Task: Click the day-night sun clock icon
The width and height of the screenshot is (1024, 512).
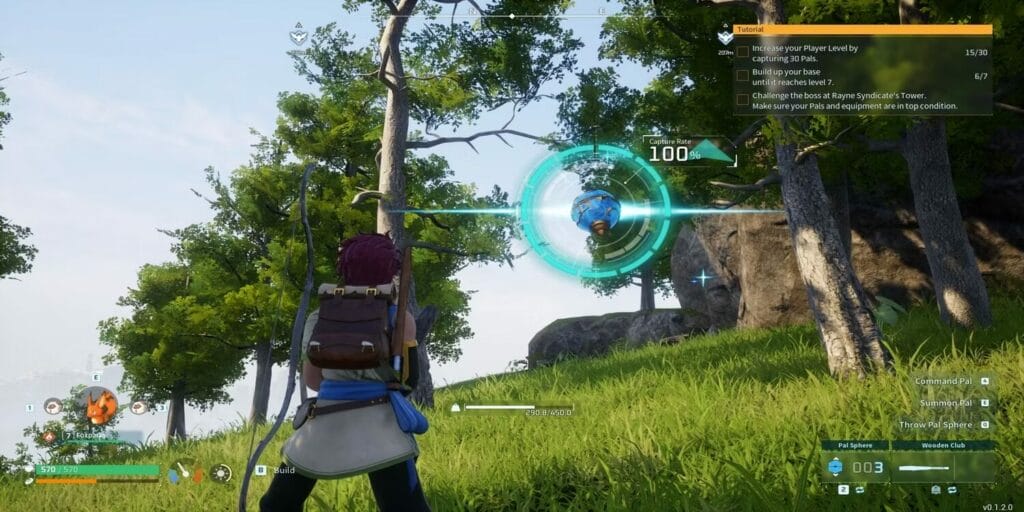Action: tap(220, 473)
